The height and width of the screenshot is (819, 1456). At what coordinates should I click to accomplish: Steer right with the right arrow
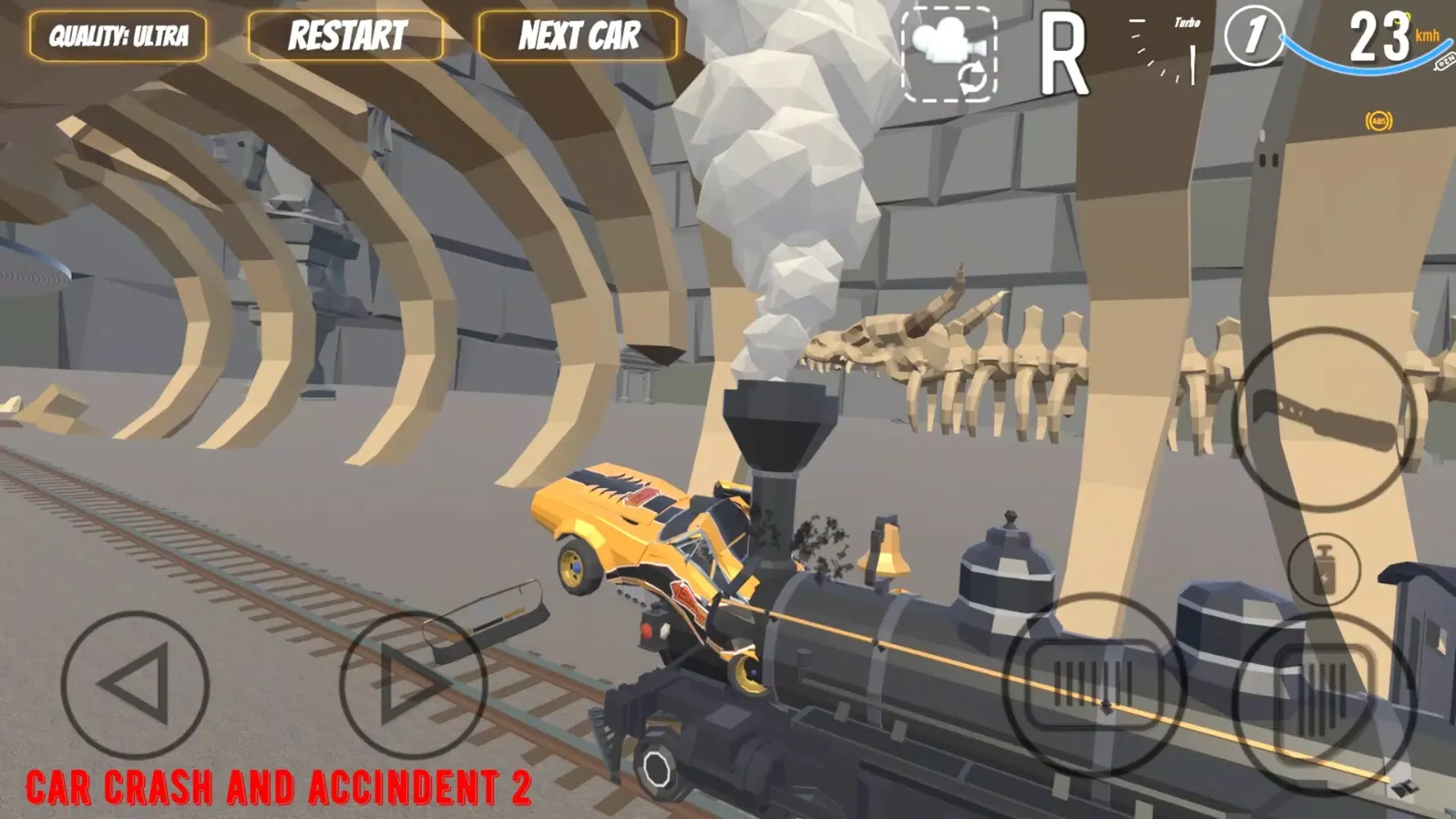[412, 684]
